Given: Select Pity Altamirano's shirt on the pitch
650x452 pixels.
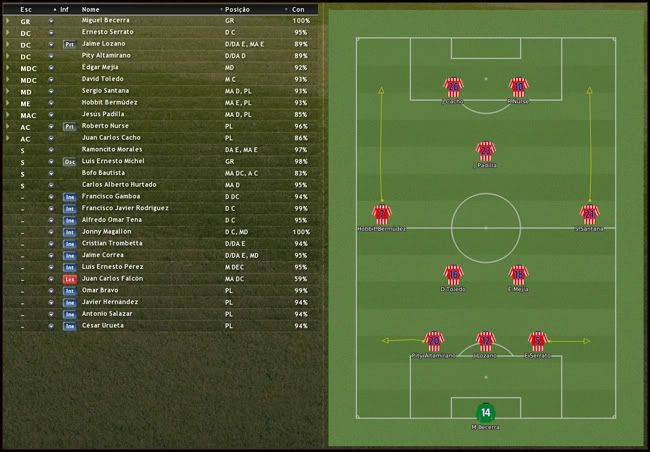Looking at the screenshot, I should [433, 341].
